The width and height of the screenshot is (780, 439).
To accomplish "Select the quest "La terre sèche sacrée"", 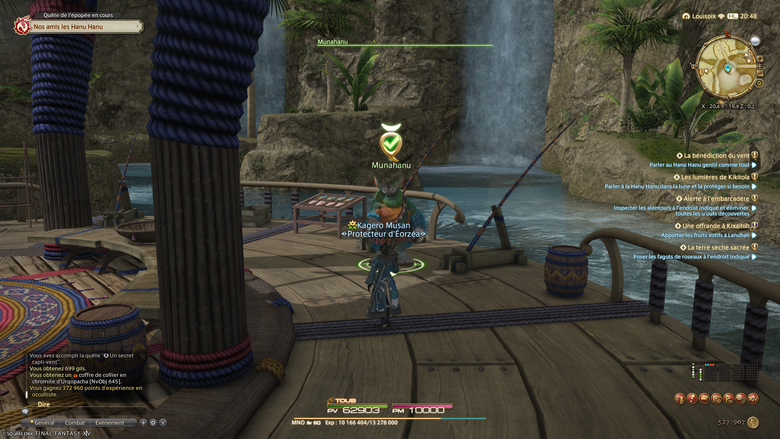I will pyautogui.click(x=716, y=248).
